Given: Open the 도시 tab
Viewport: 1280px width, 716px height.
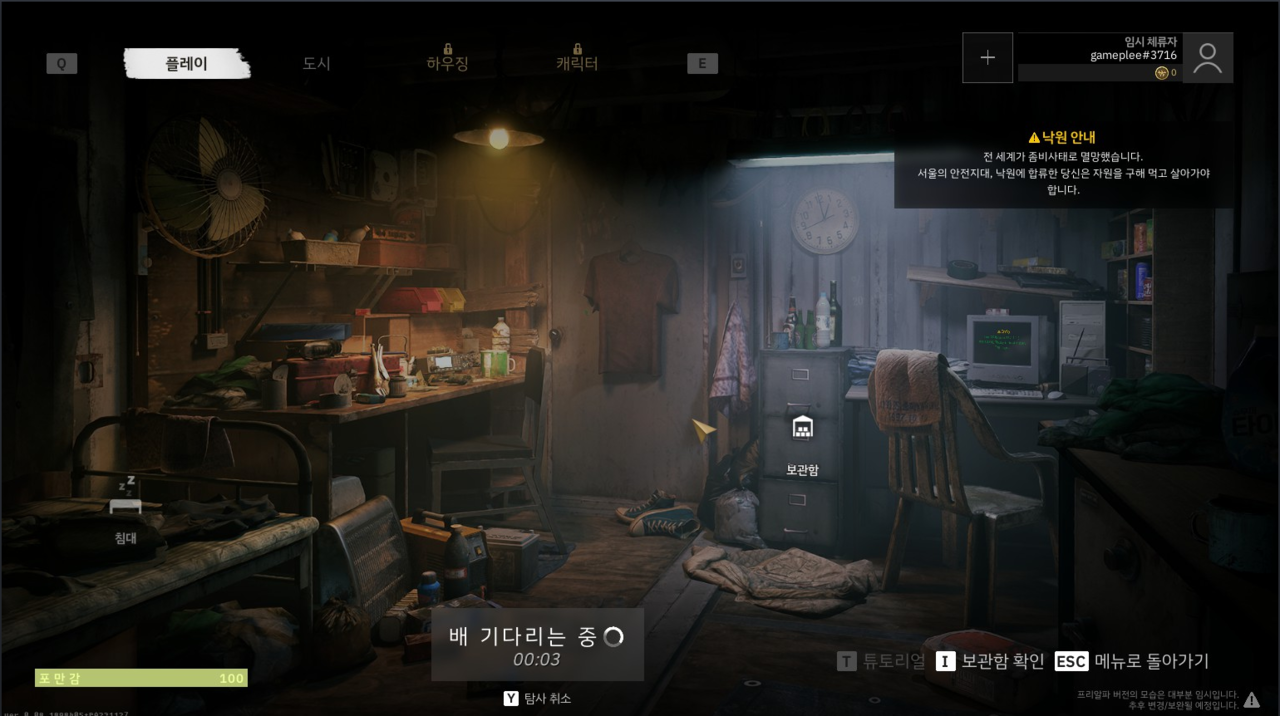Looking at the screenshot, I should pos(316,63).
